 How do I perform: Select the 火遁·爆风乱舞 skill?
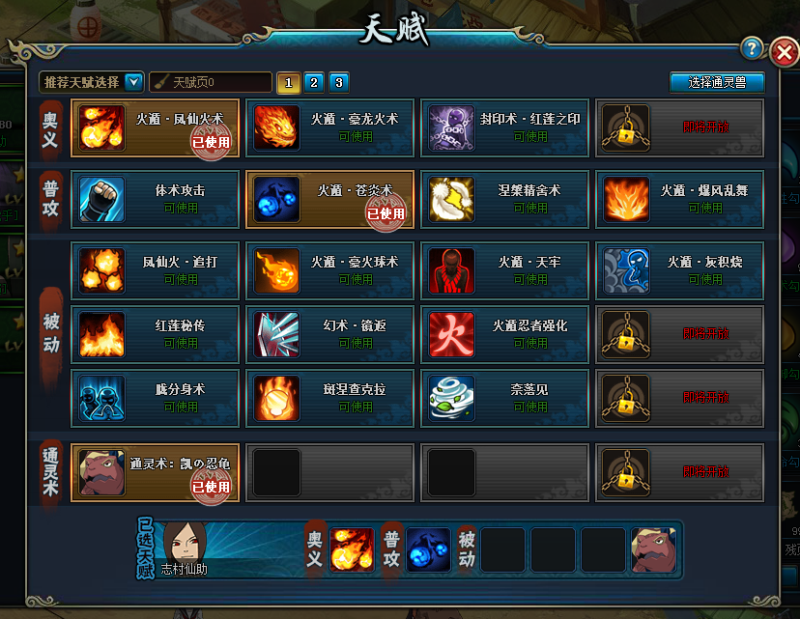pyautogui.click(x=679, y=198)
